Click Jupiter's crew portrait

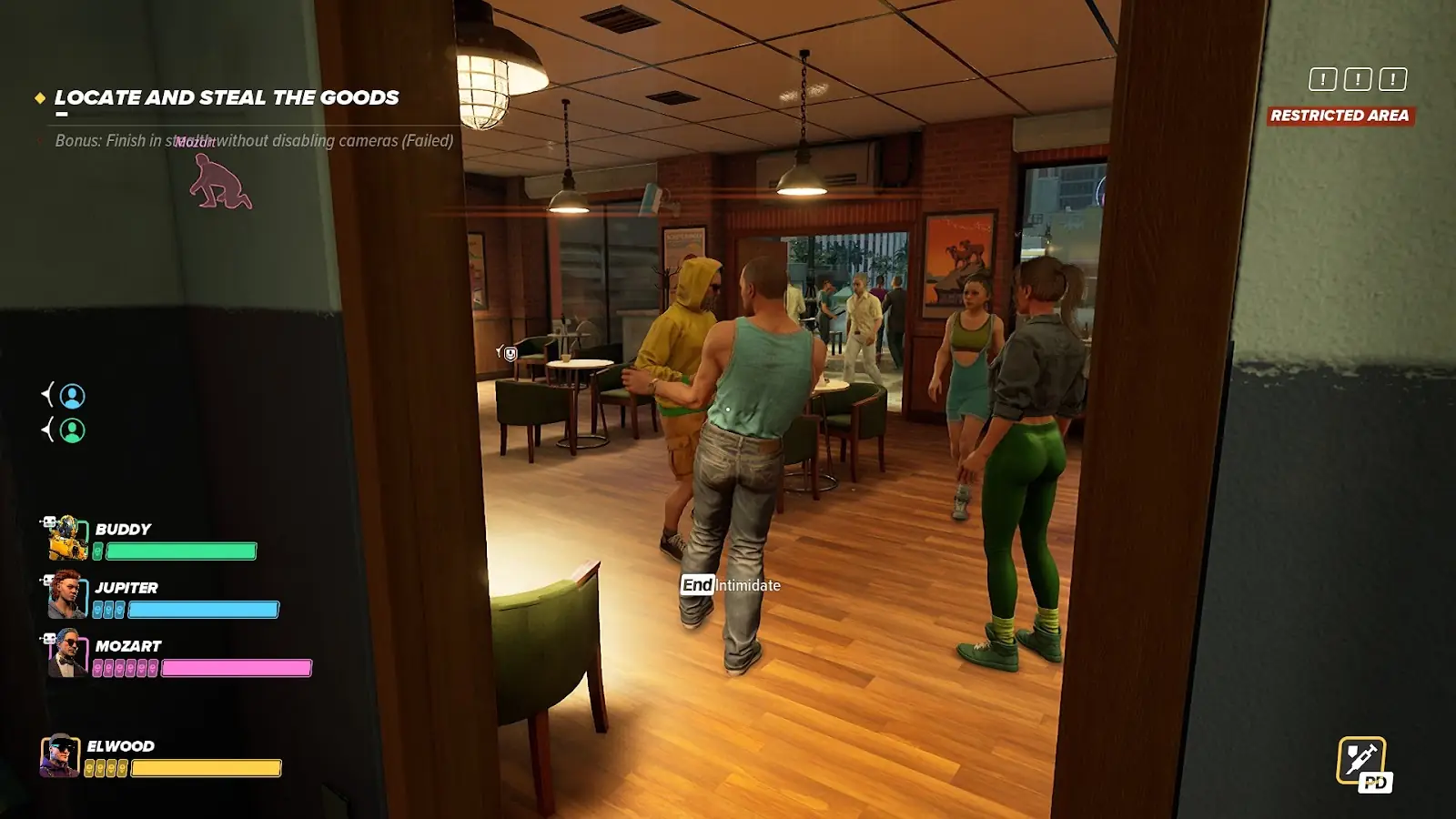[x=66, y=595]
